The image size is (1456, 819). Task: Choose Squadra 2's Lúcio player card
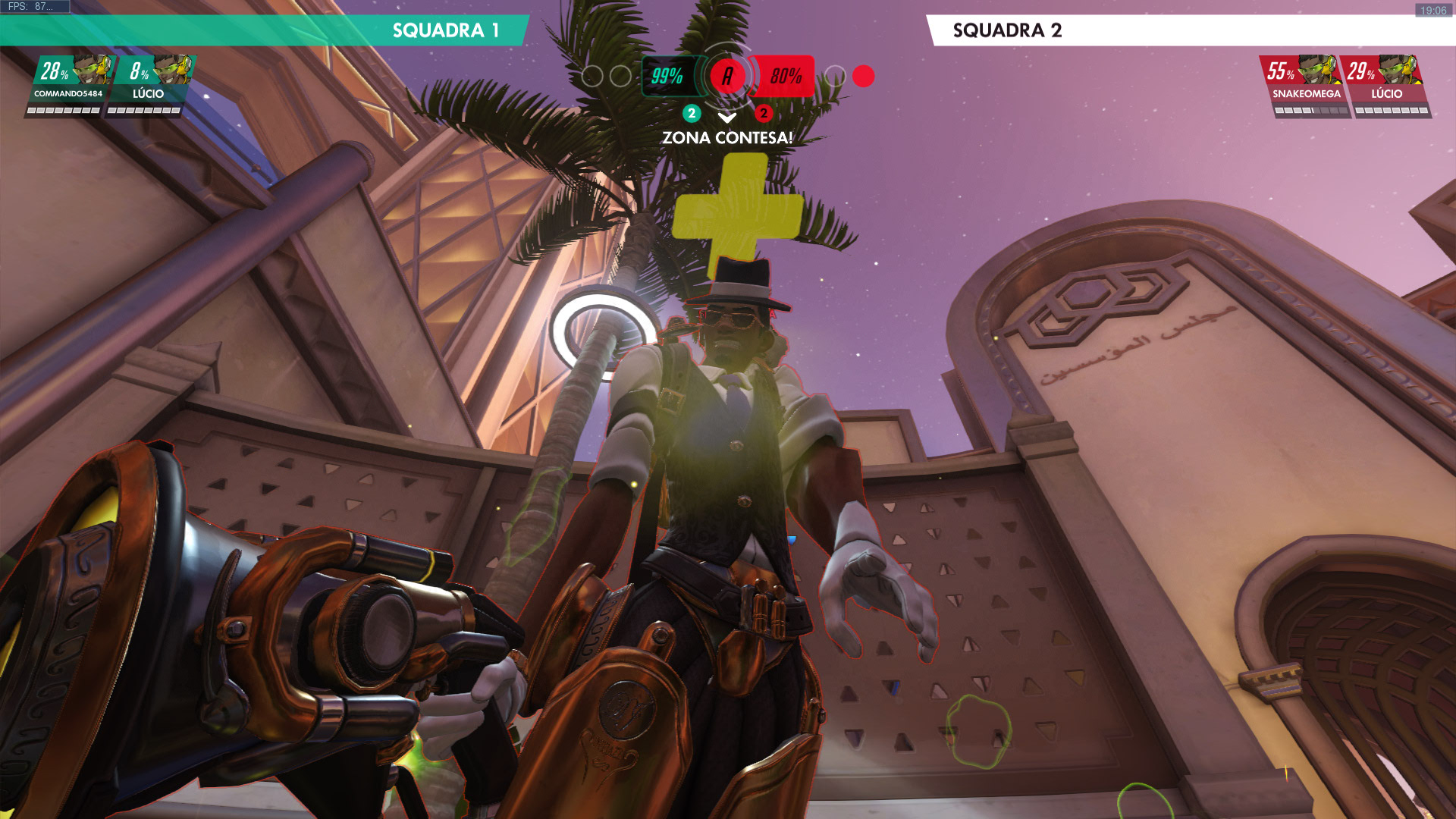[x=1386, y=85]
